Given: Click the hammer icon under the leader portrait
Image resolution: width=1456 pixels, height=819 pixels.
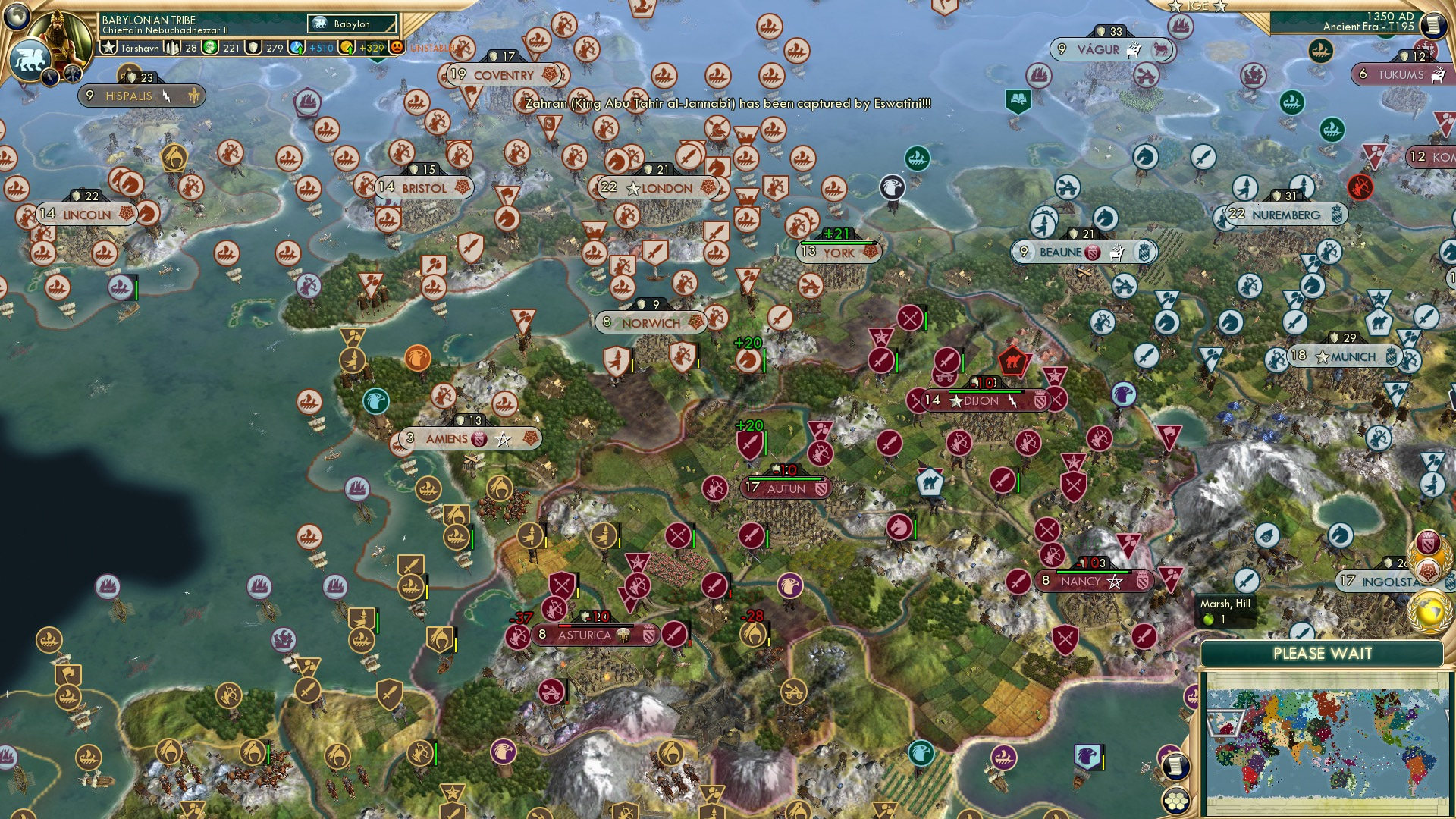Looking at the screenshot, I should (71, 74).
